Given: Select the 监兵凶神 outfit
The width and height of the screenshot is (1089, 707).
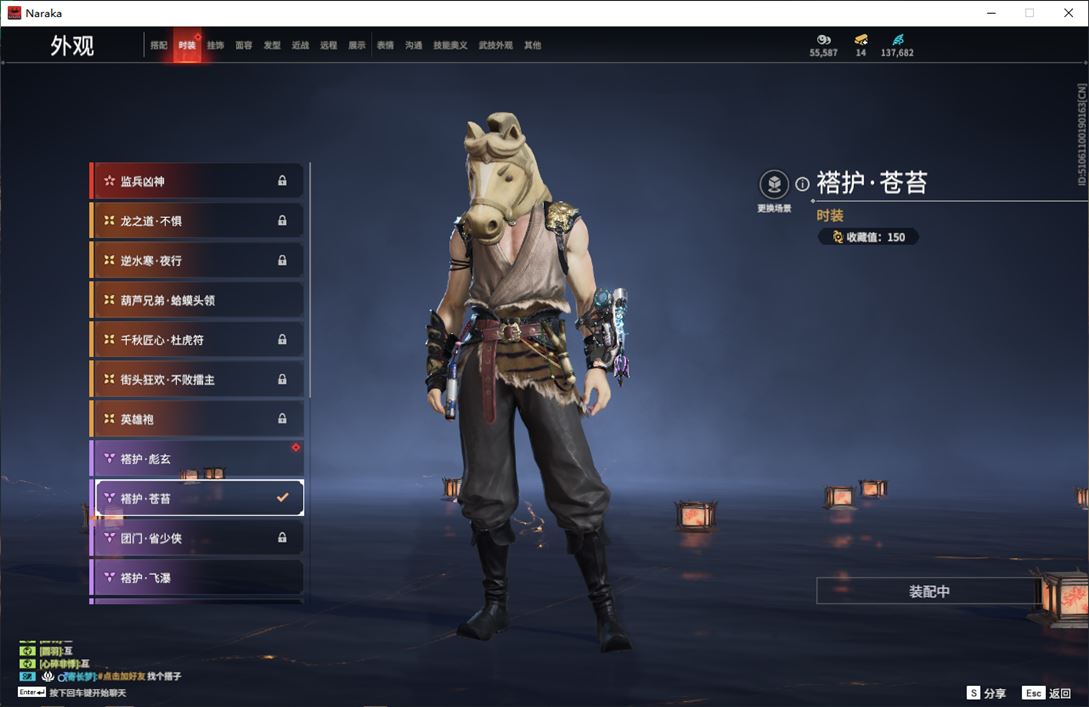Looking at the screenshot, I should pos(197,181).
